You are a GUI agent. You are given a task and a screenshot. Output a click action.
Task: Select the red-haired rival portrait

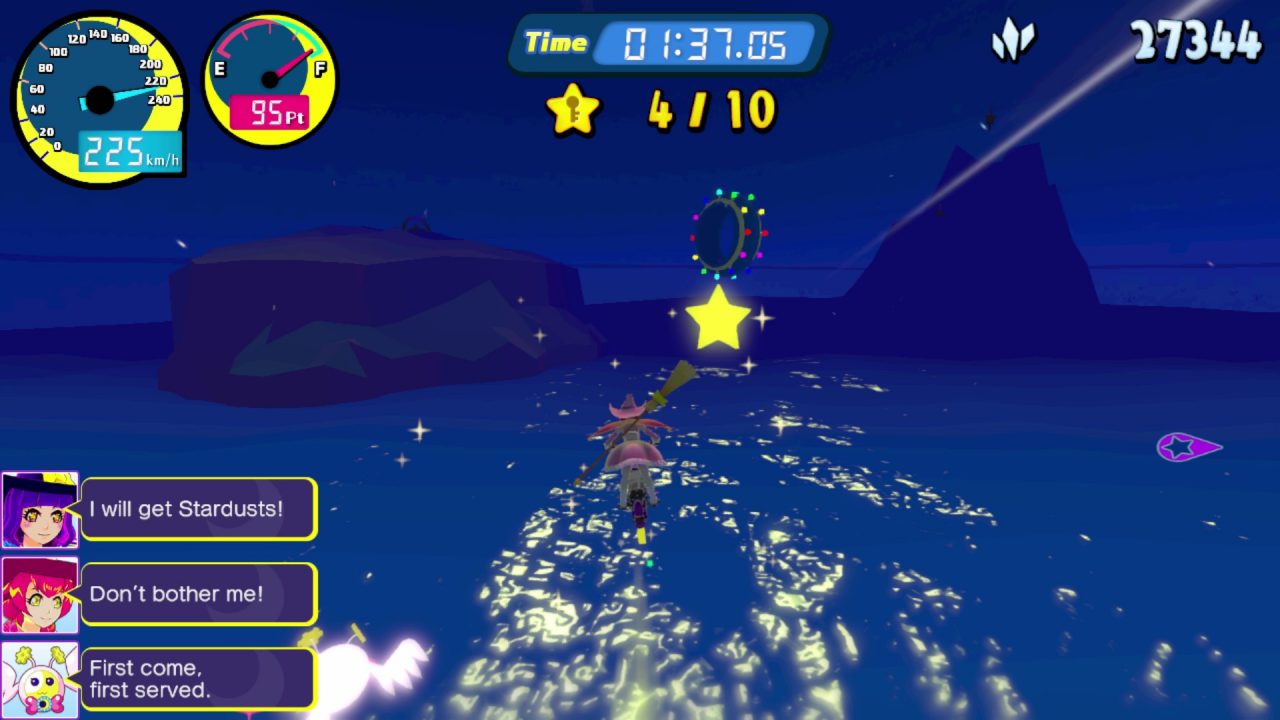pos(40,595)
